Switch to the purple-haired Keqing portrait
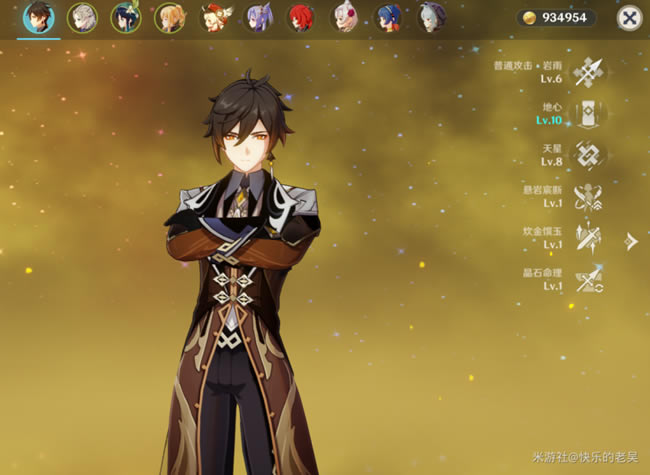 [x=257, y=17]
